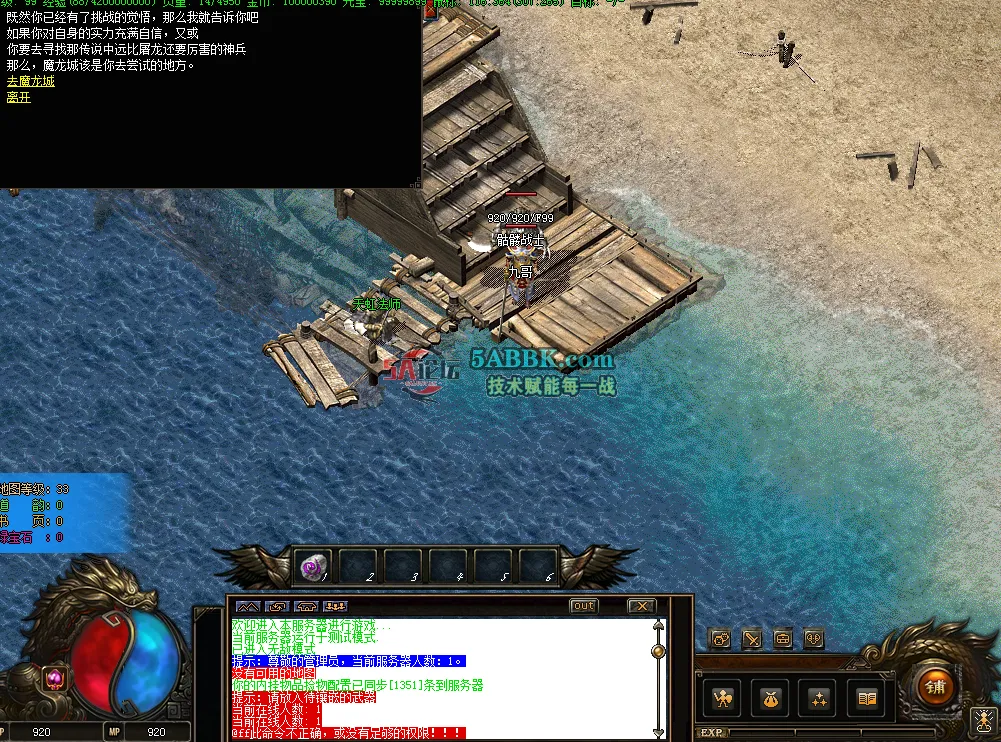The height and width of the screenshot is (742, 1001).
Task: Select 离开 to leave the dialogue
Action: coord(19,97)
